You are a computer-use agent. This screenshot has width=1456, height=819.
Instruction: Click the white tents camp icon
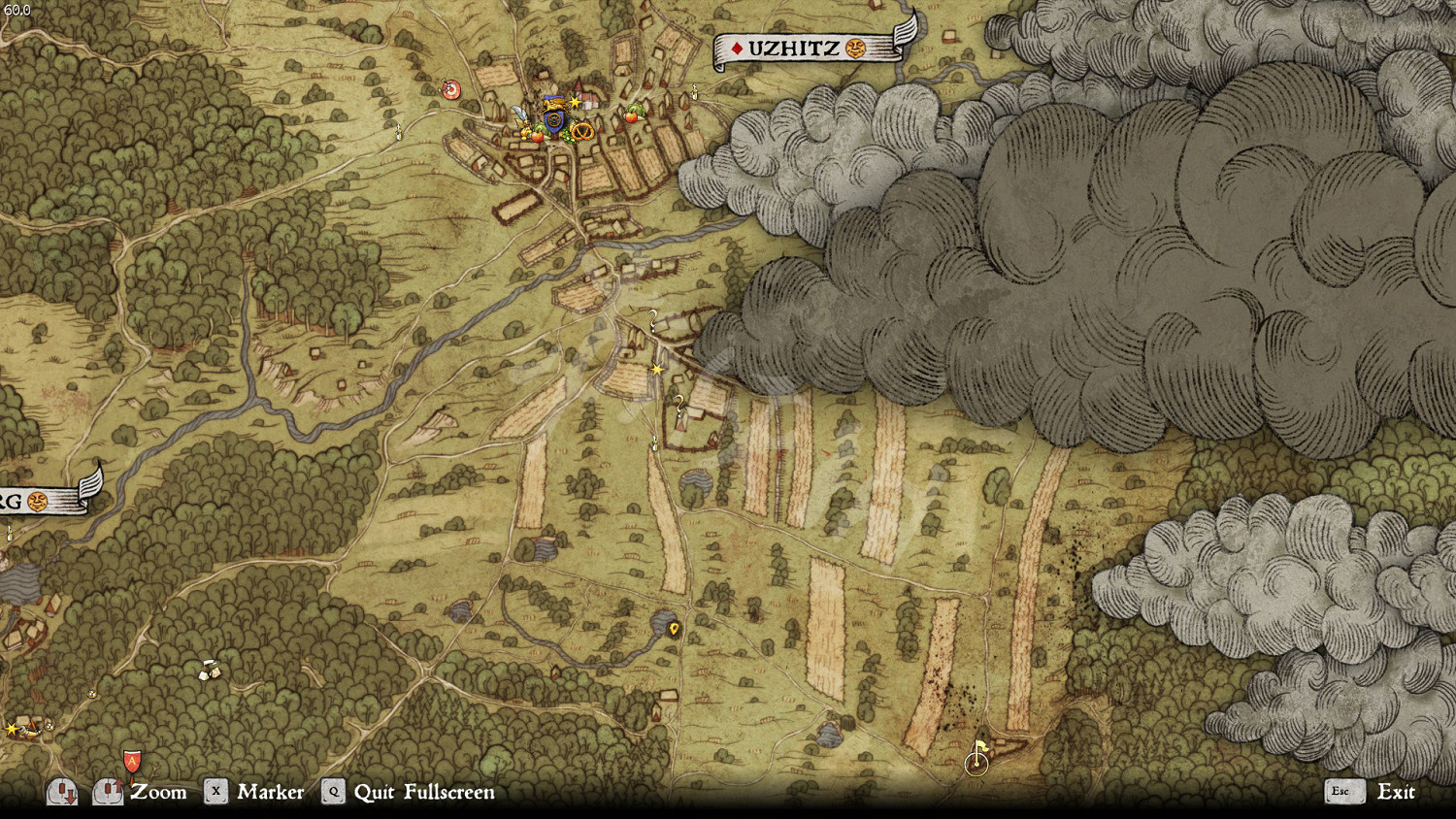point(209,671)
